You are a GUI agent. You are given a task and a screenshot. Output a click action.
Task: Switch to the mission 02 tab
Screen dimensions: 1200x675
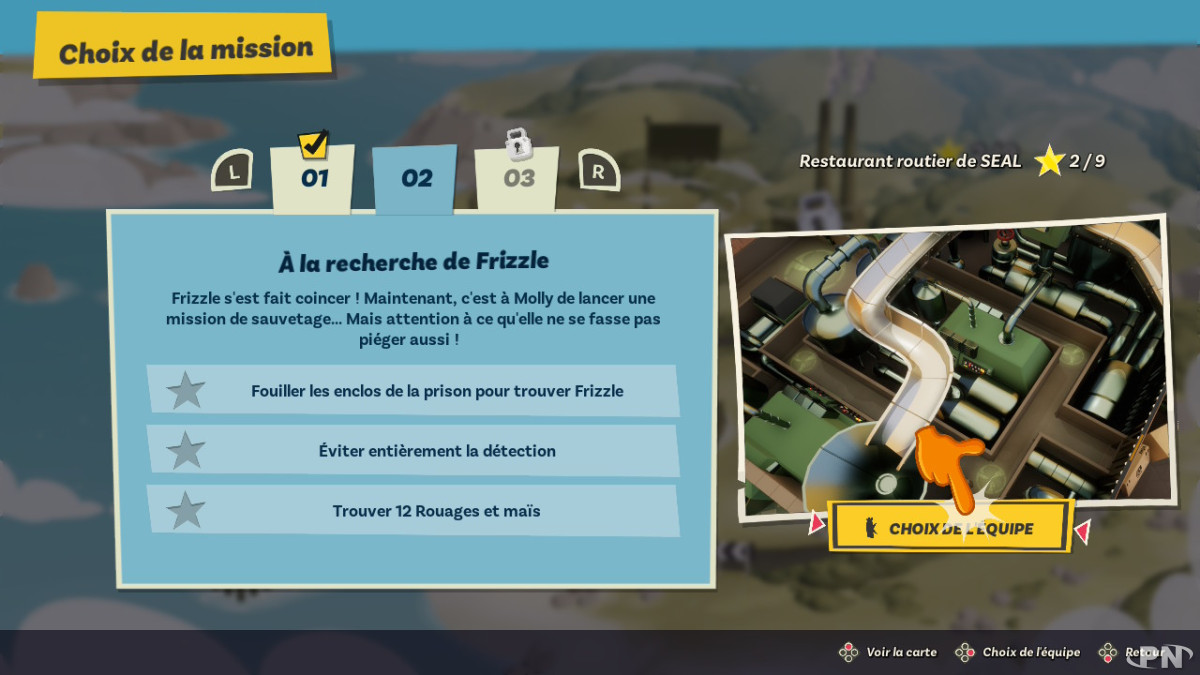coord(416,179)
